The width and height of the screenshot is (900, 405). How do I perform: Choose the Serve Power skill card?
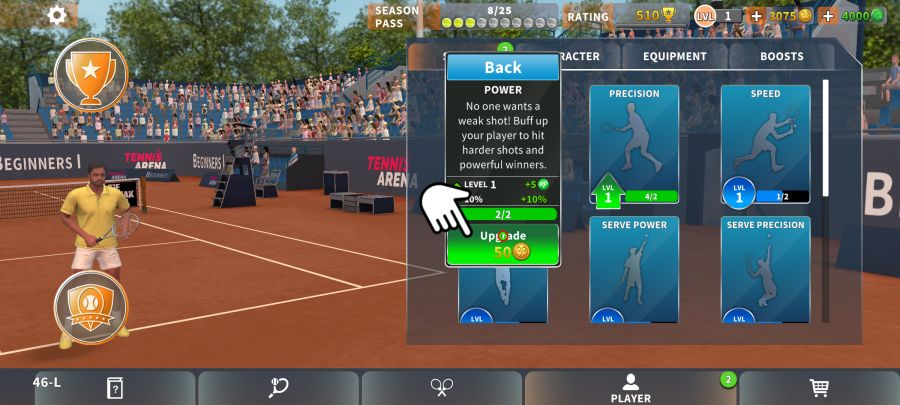point(634,268)
